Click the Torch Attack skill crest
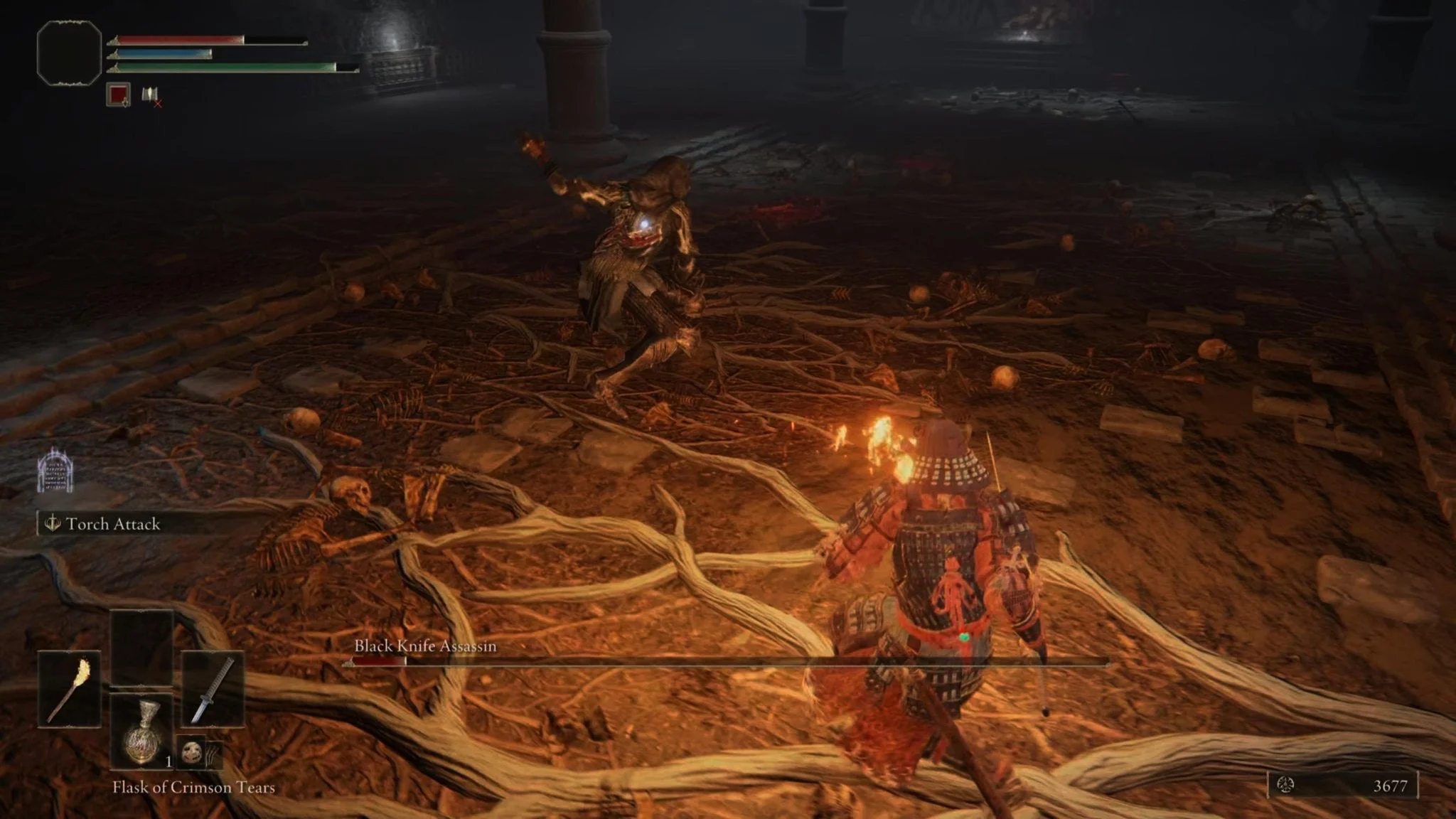The width and height of the screenshot is (1456, 819). tap(52, 525)
